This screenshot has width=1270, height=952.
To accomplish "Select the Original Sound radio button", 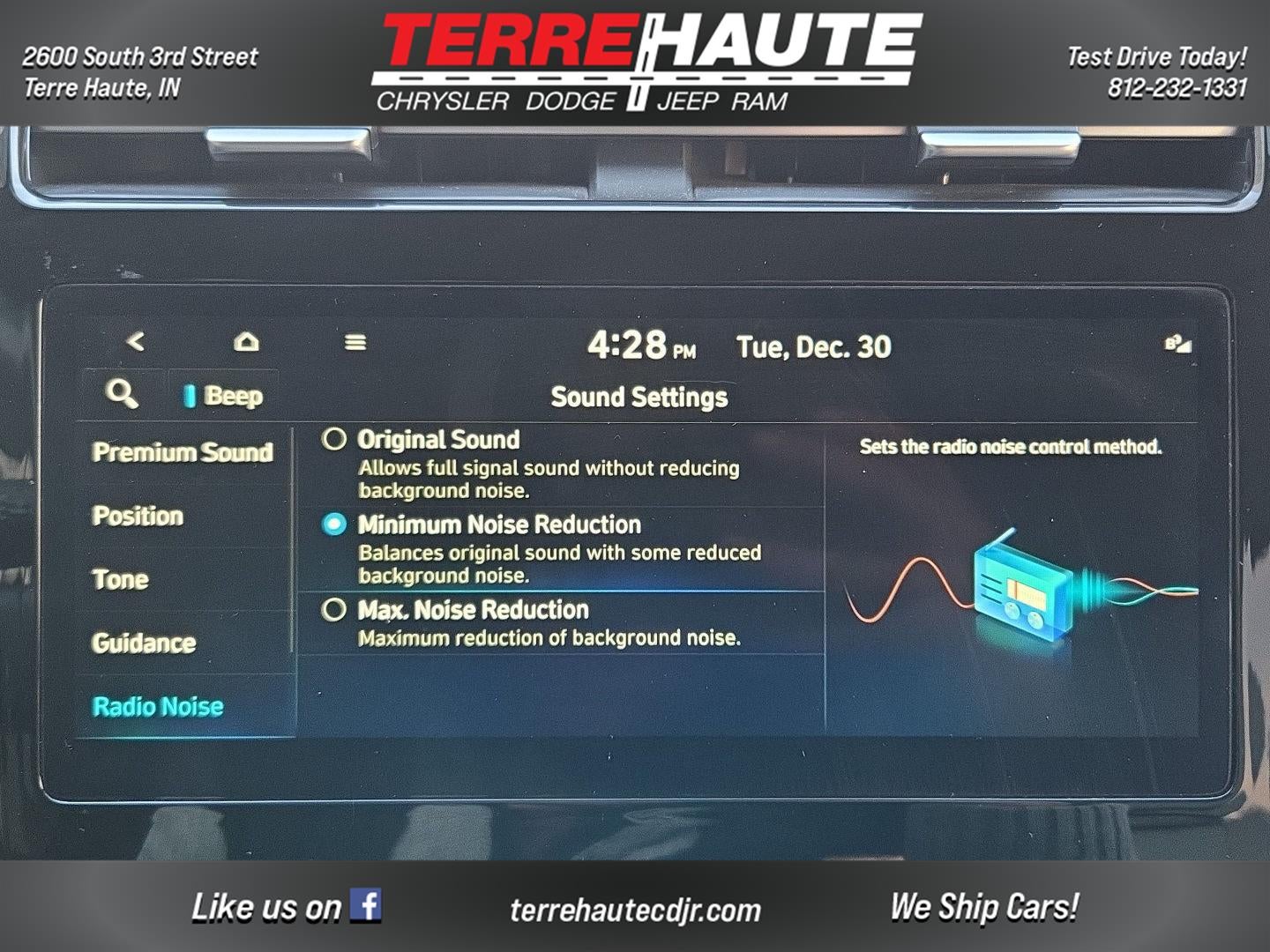I will pos(336,440).
